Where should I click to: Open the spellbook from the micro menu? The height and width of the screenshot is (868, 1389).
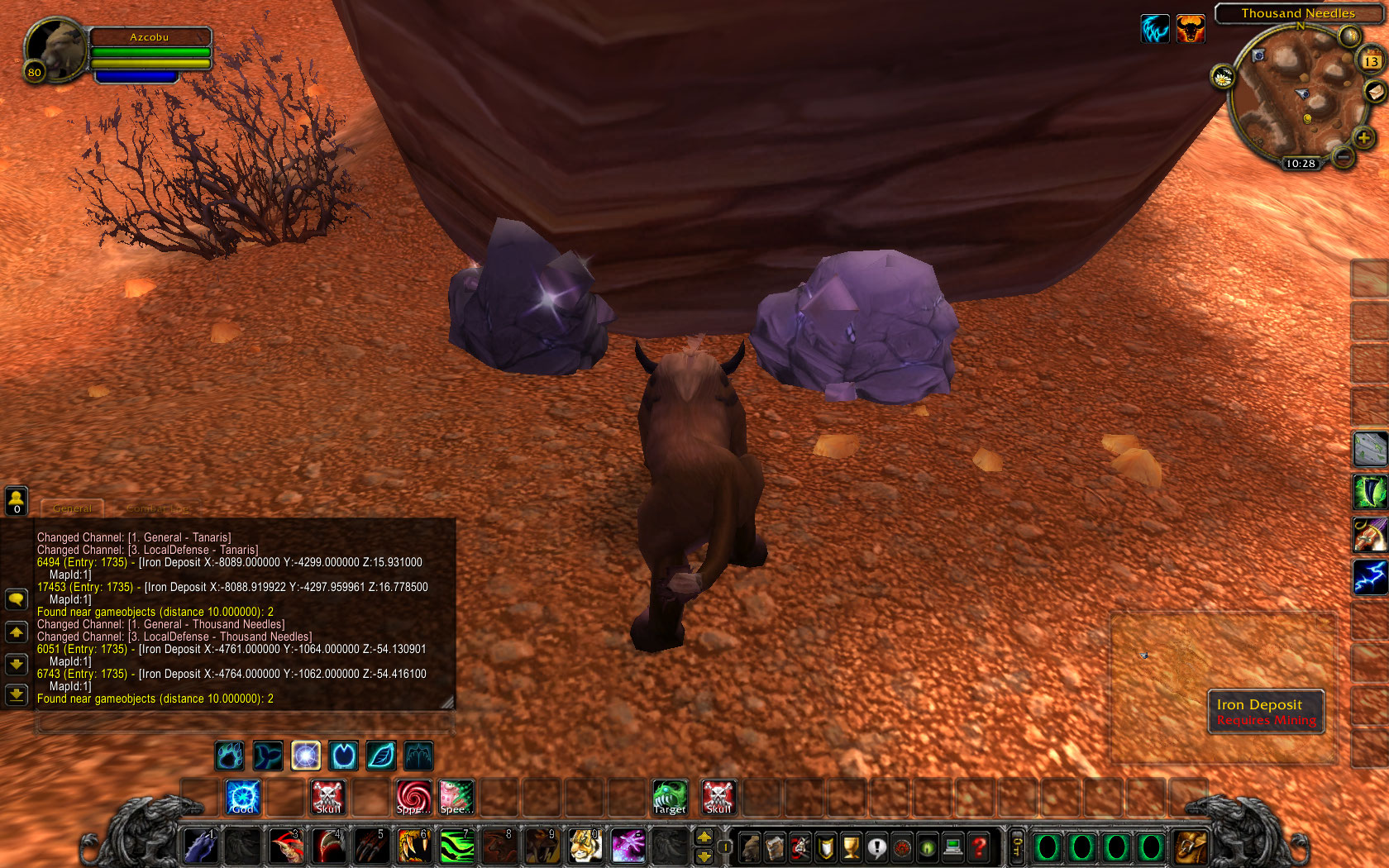[775, 846]
